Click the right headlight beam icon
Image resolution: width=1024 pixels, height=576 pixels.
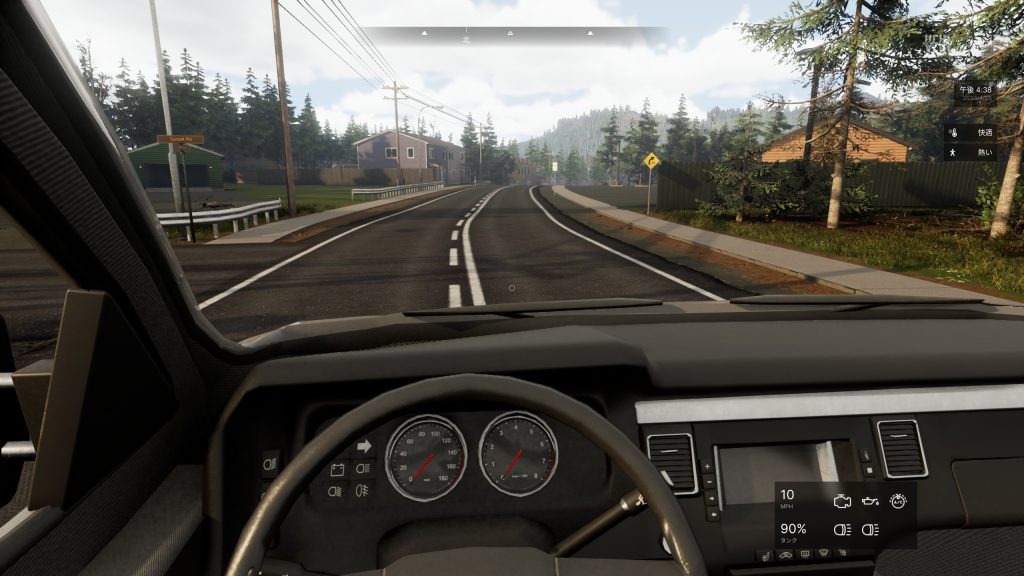[x=870, y=529]
